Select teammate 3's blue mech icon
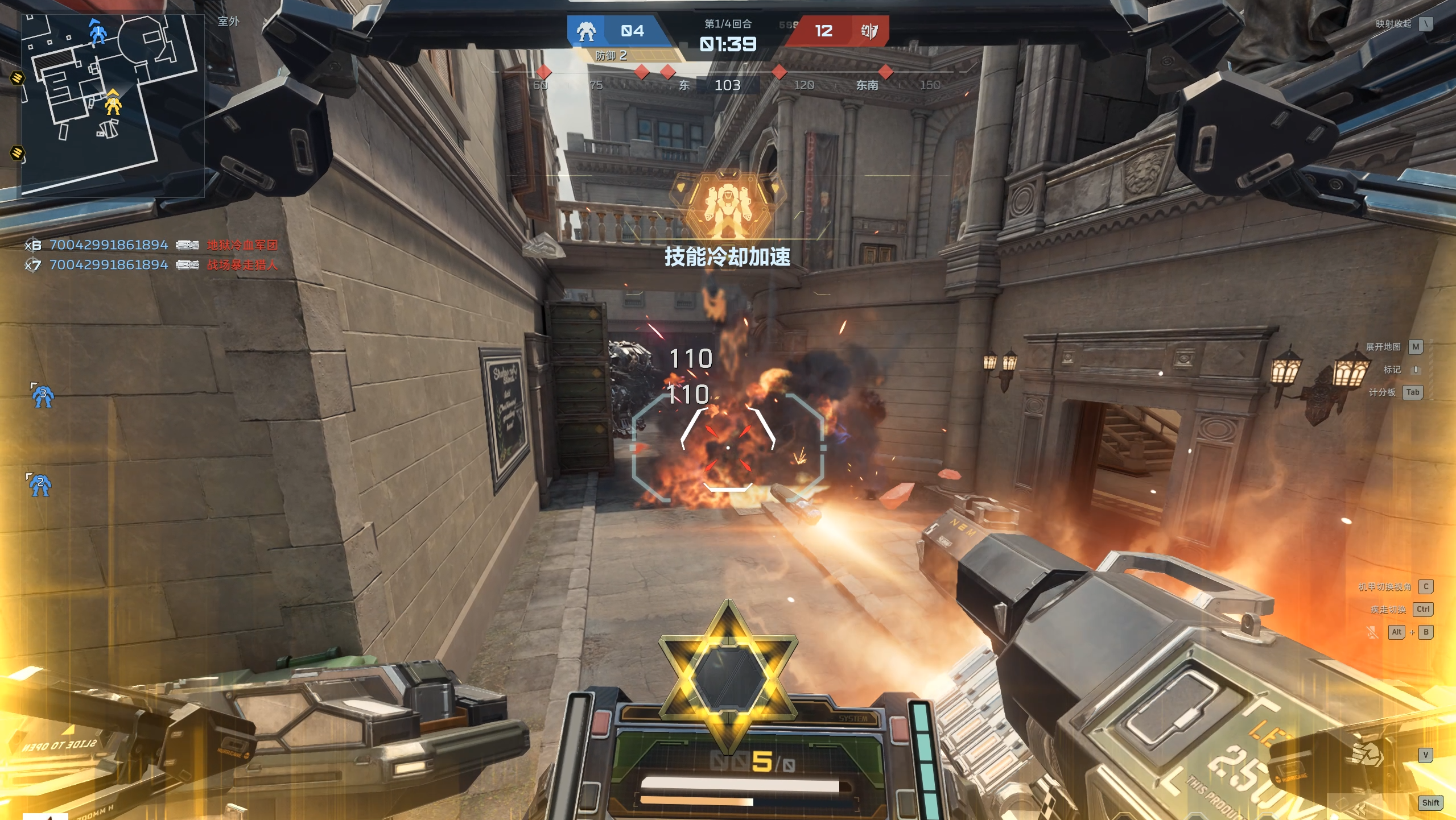This screenshot has width=1456, height=820. coord(42,396)
